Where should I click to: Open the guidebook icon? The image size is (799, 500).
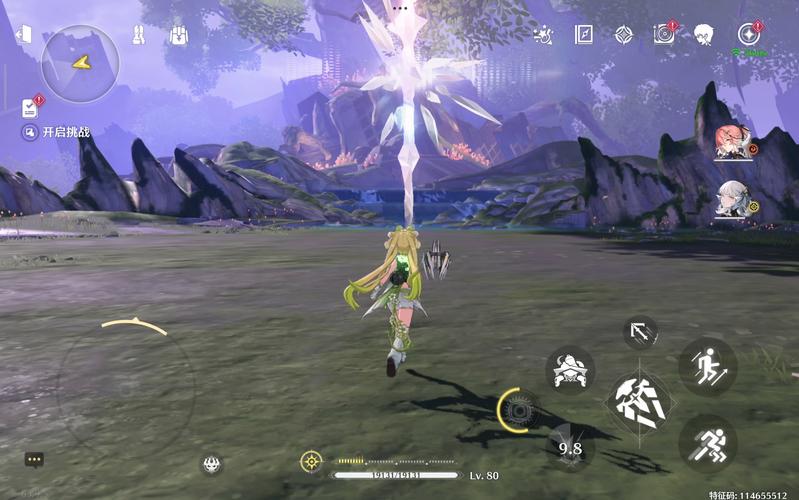coord(584,35)
